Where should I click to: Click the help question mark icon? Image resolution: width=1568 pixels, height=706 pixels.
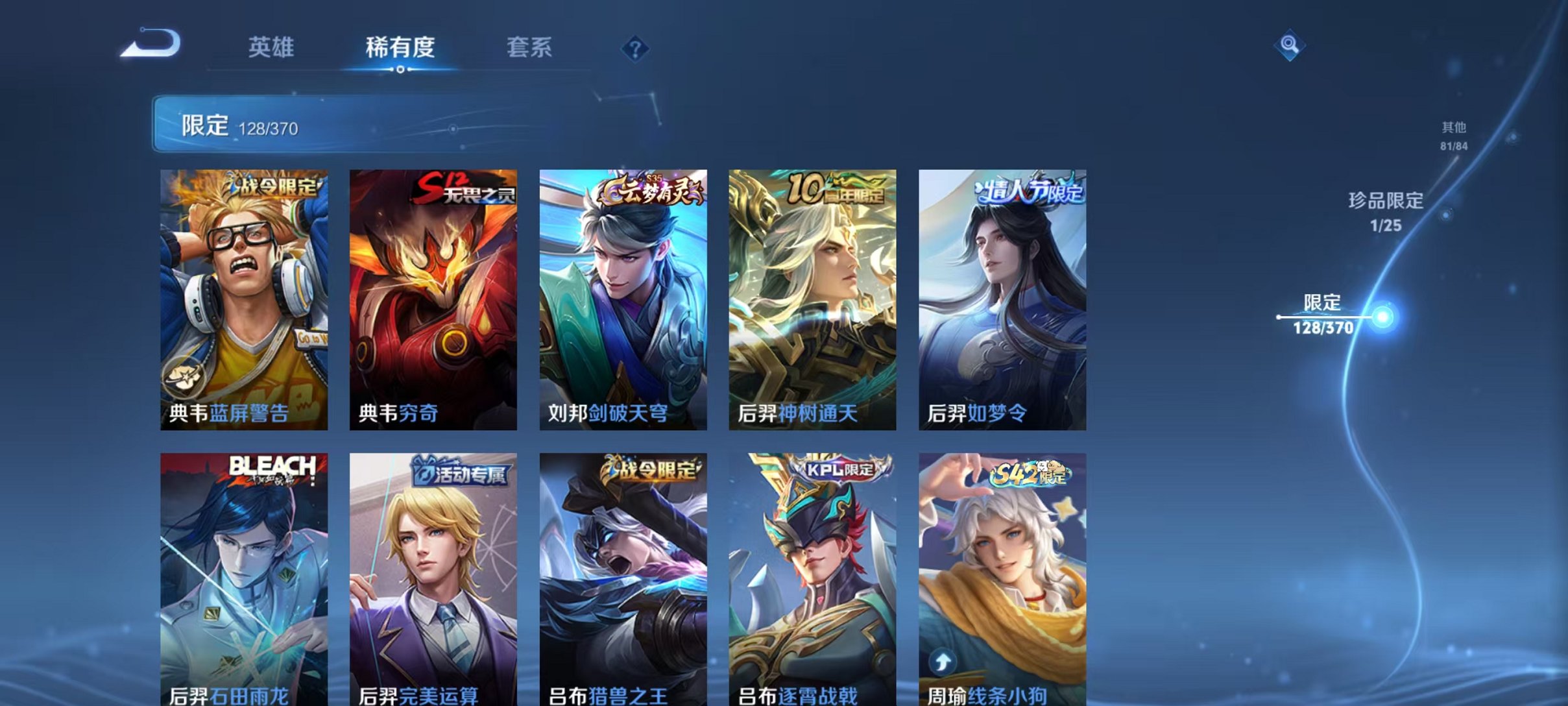(x=636, y=49)
